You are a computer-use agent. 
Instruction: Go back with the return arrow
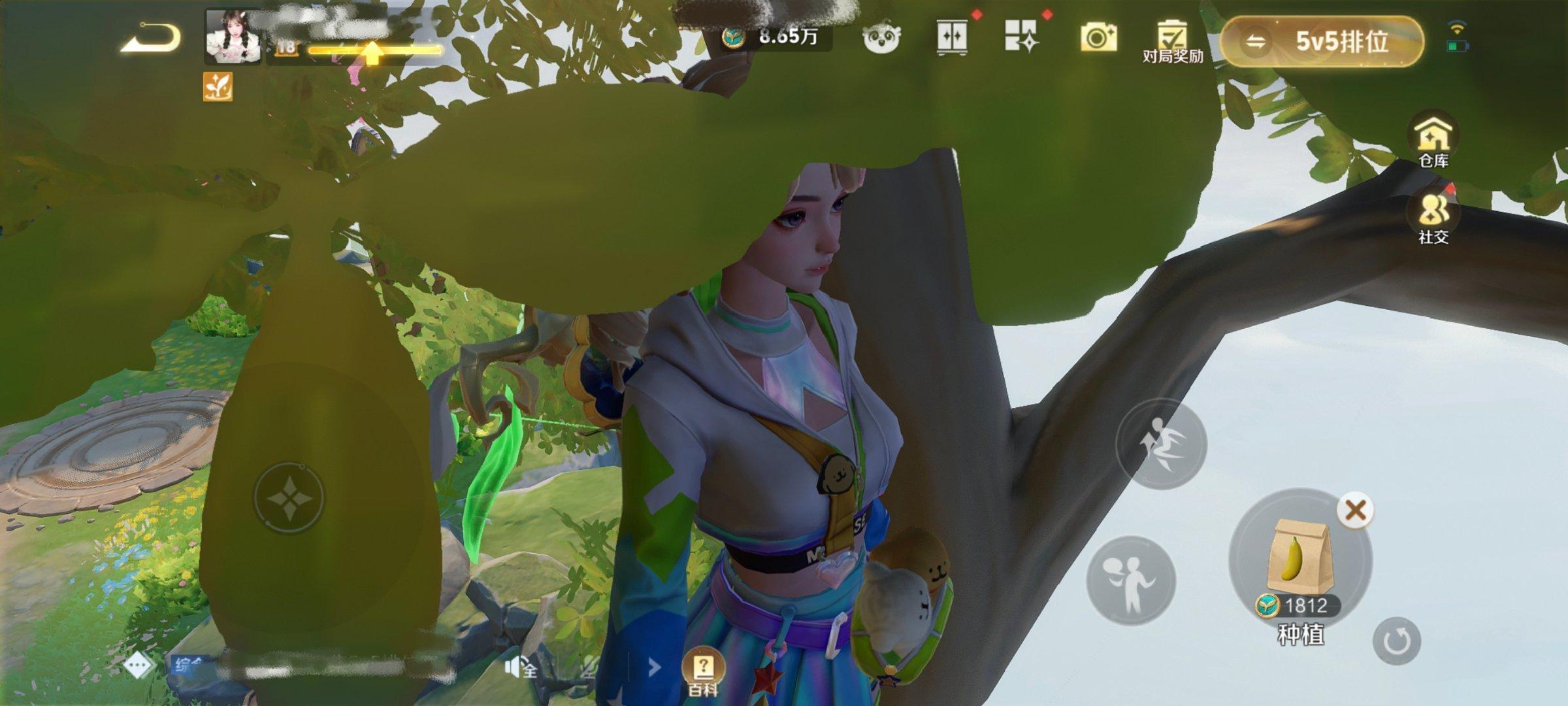150,38
